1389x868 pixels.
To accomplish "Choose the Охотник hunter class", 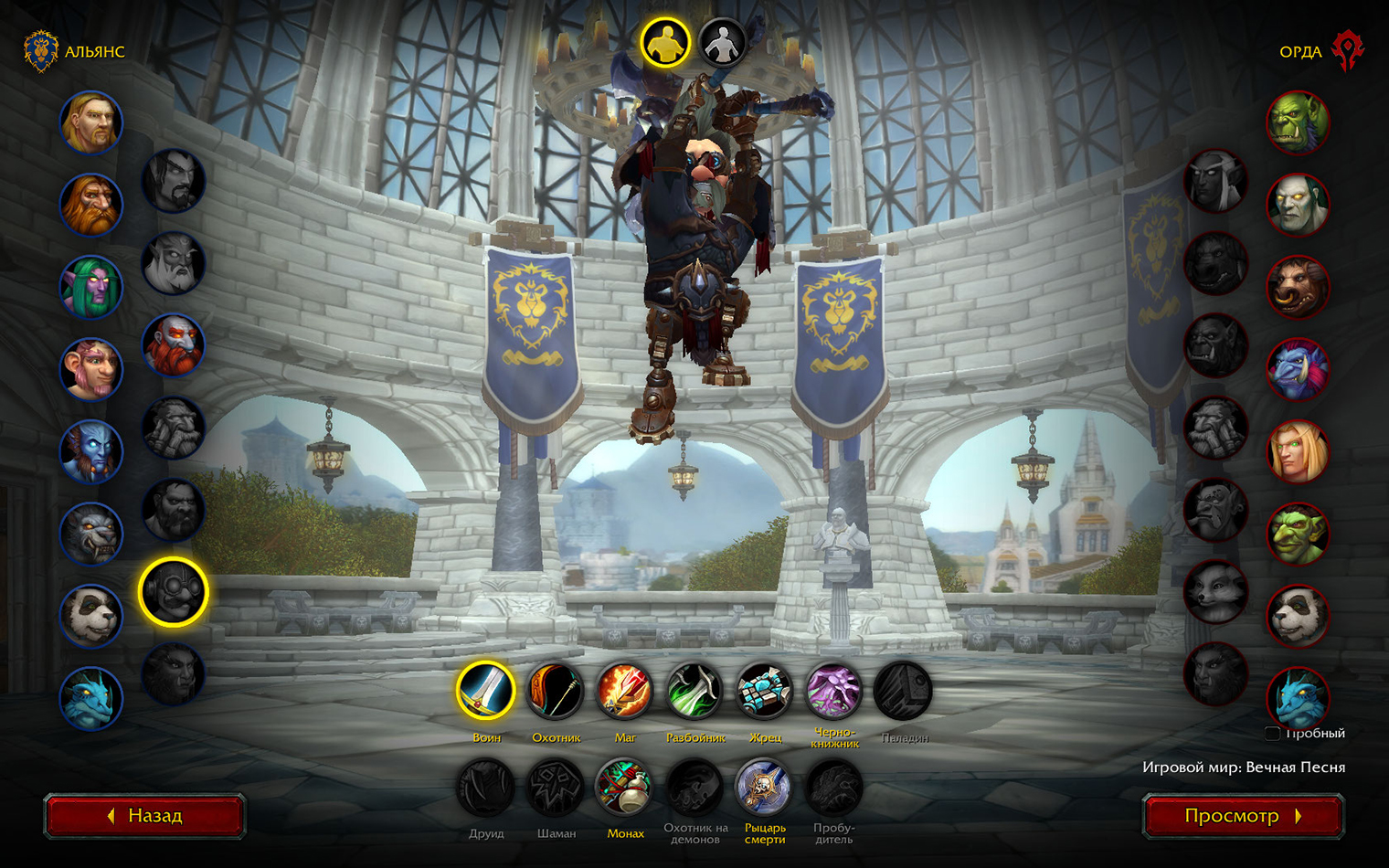I will [556, 691].
